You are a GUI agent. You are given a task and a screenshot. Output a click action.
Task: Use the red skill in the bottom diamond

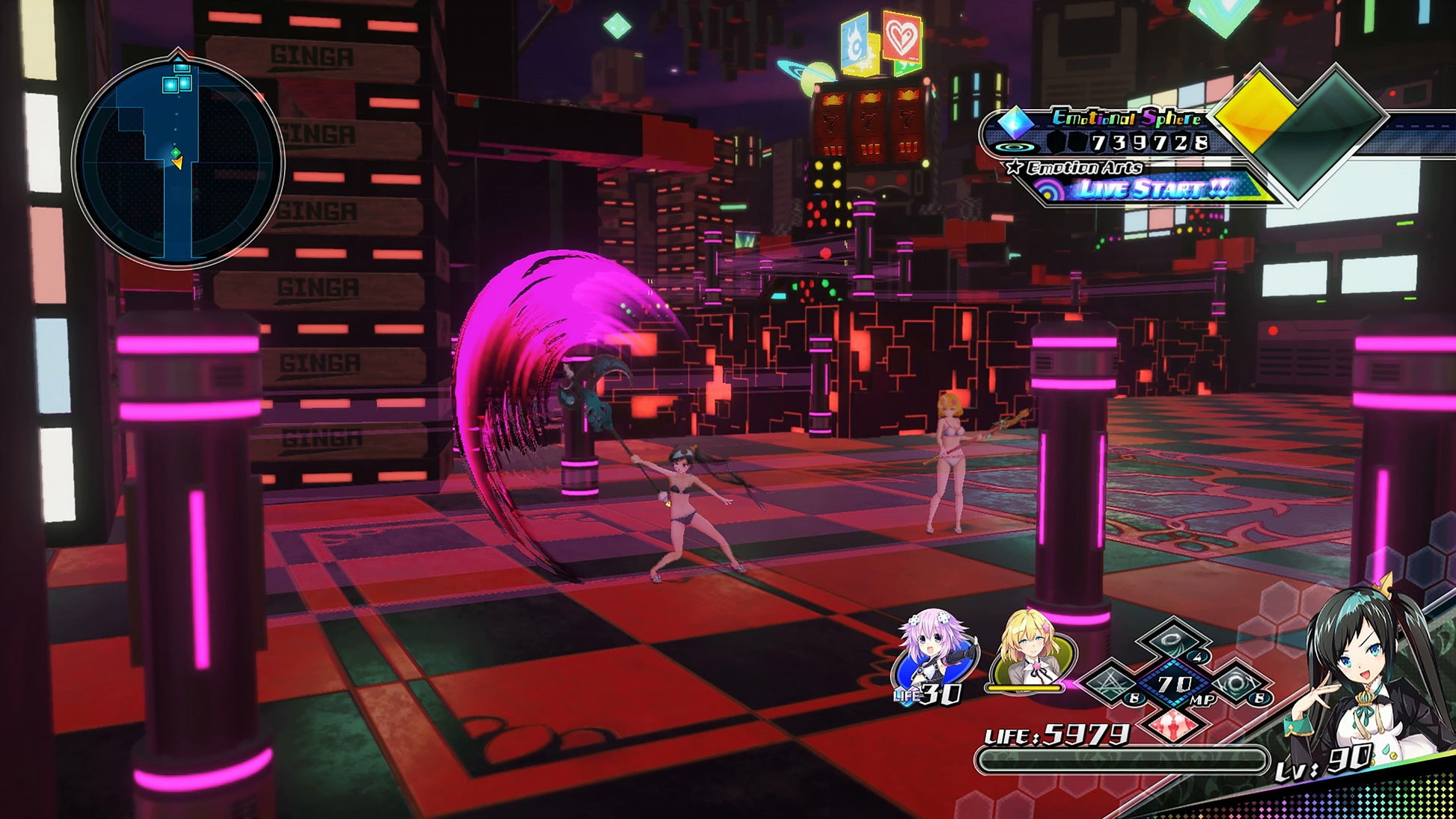point(1173,723)
